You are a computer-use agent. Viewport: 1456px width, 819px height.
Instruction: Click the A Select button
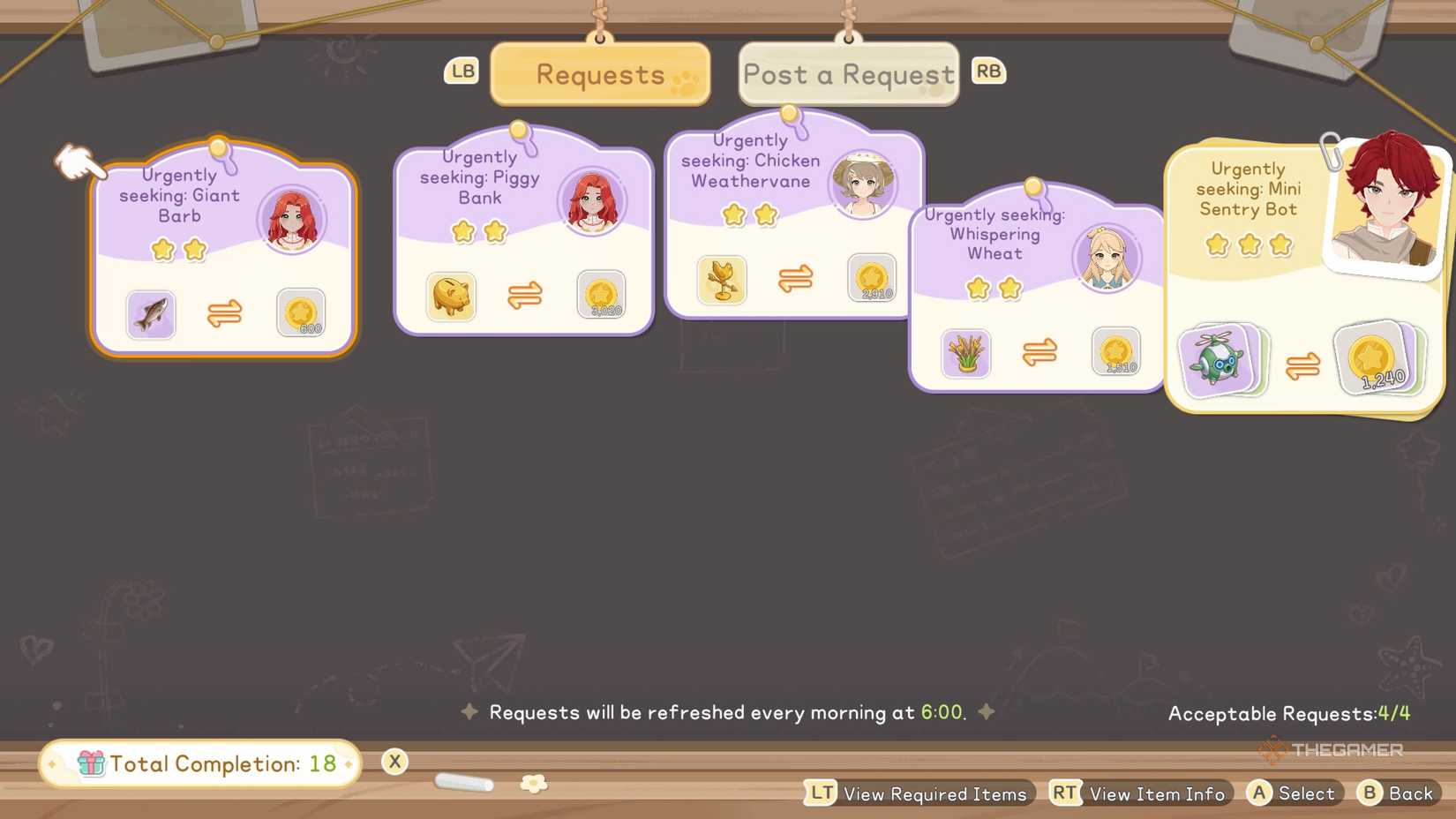click(1292, 793)
